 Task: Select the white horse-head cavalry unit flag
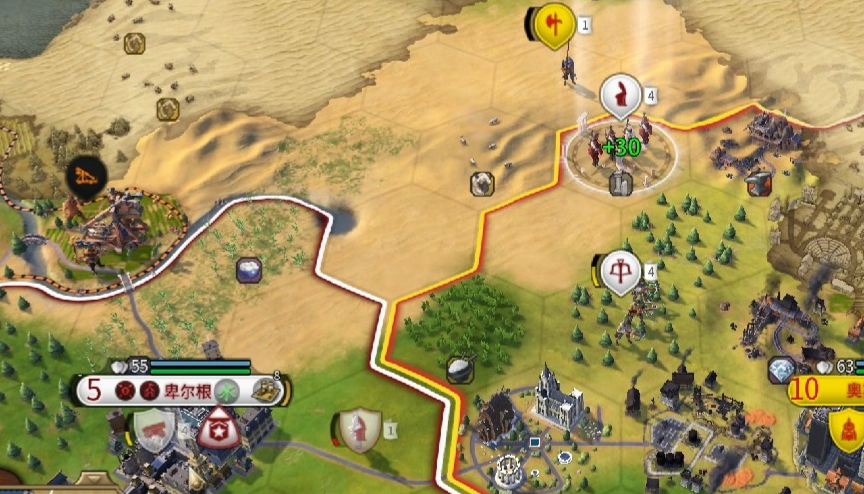(x=621, y=96)
